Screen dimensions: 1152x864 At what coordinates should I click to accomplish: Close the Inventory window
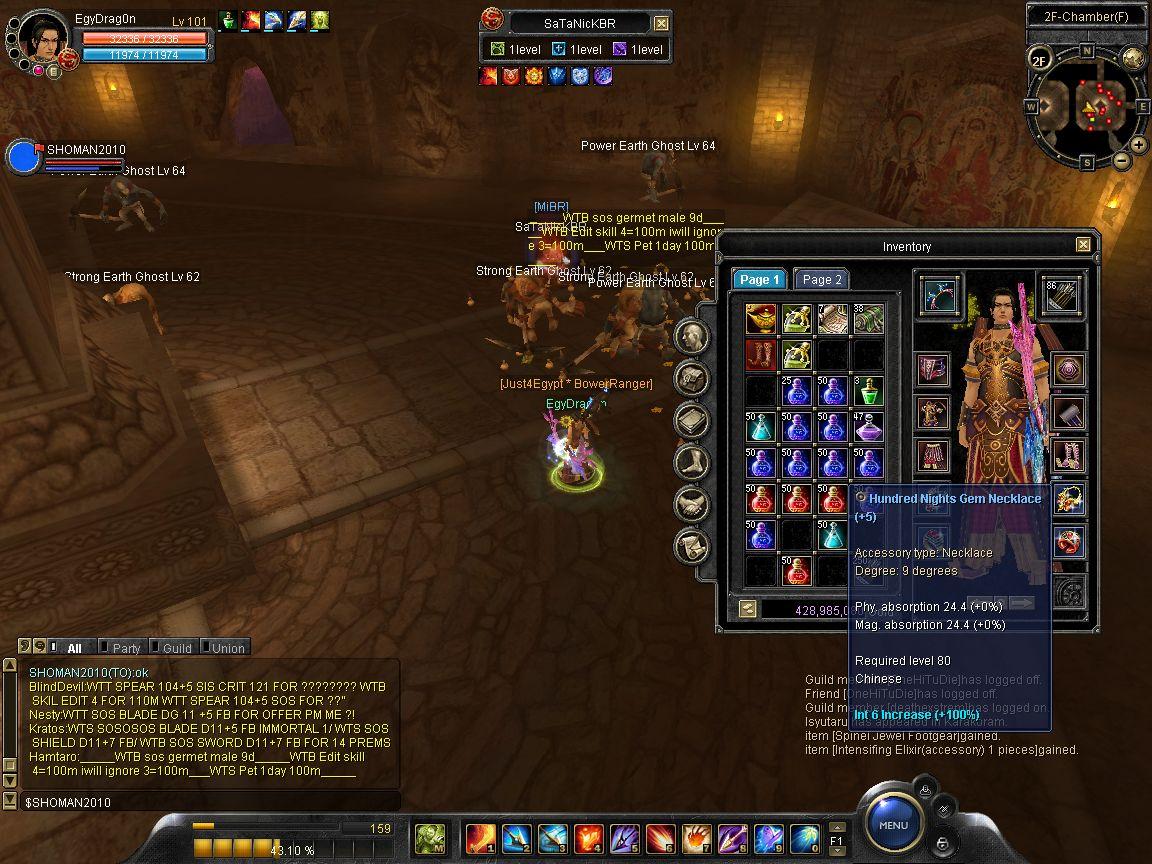point(1083,245)
